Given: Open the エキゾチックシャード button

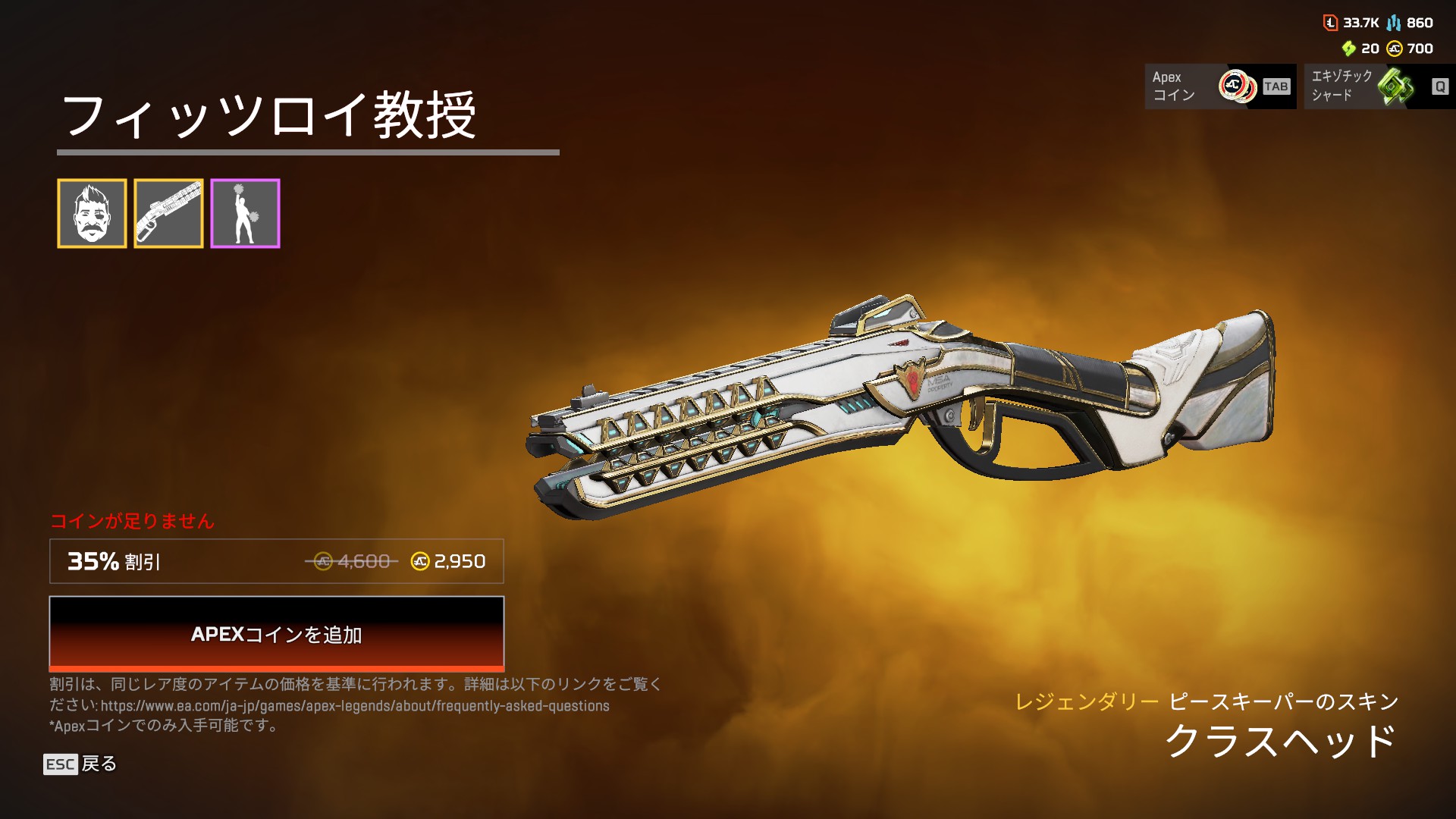Looking at the screenshot, I should click(1379, 86).
